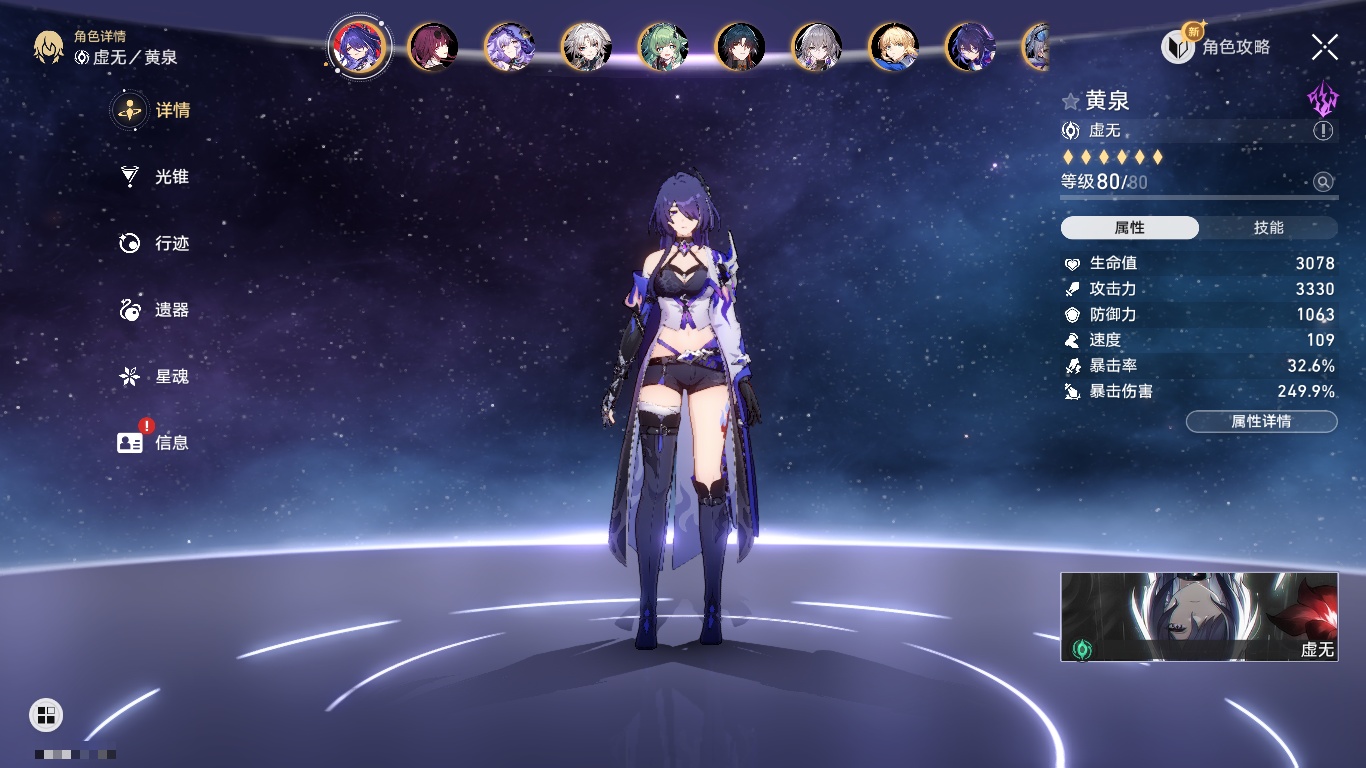The height and width of the screenshot is (768, 1366).
Task: Select the 详情 details menu entry
Action: [155, 110]
